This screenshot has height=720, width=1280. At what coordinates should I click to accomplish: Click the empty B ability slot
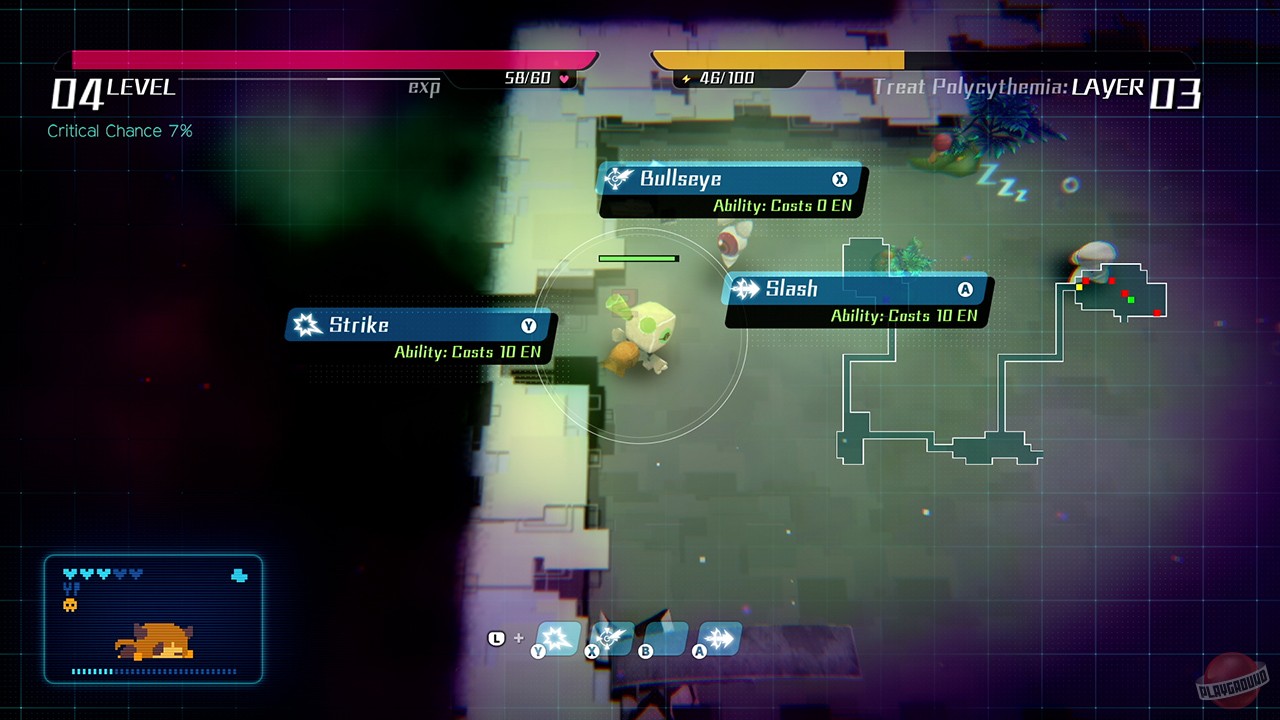click(666, 638)
